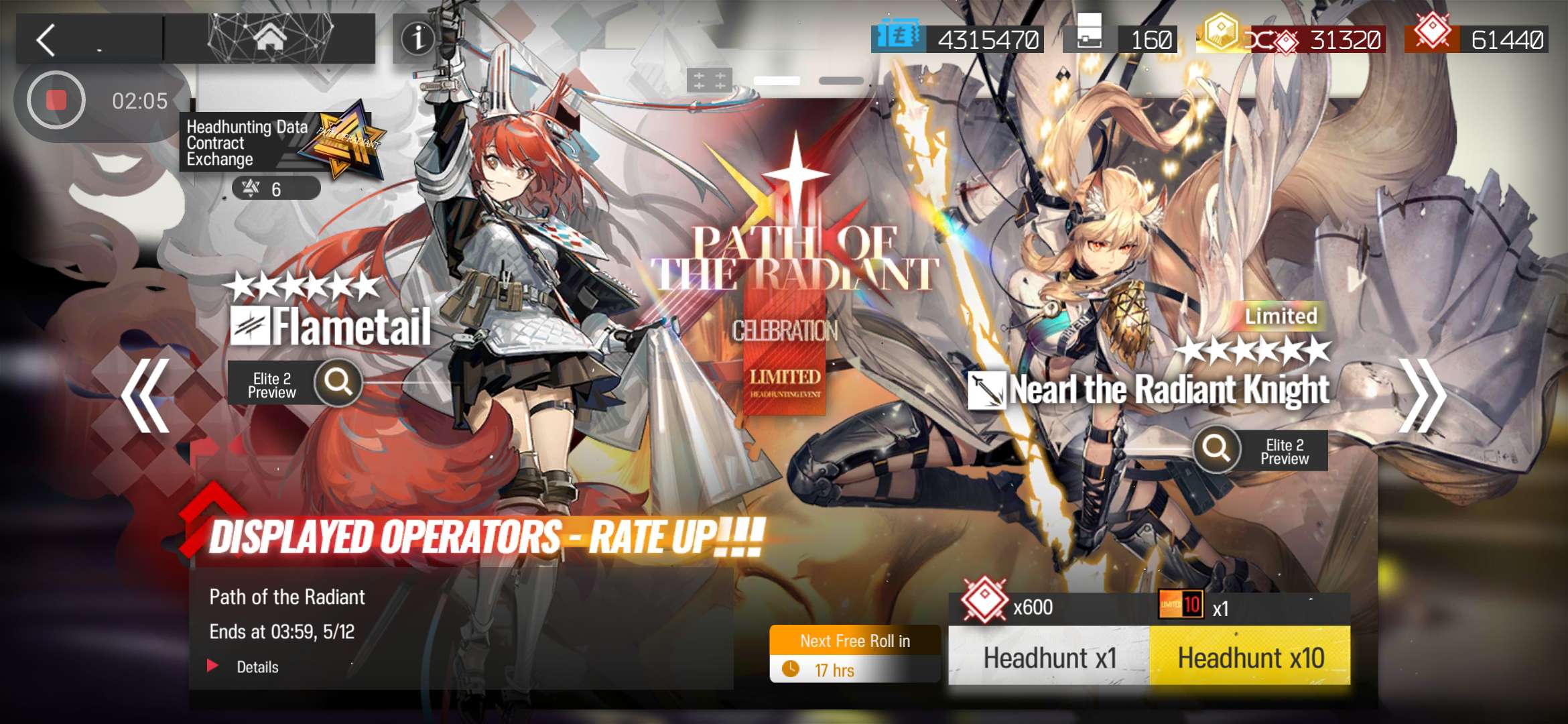1568x724 pixels.
Task: Toggle the Limited banner tag on Nearl
Action: pos(1281,316)
